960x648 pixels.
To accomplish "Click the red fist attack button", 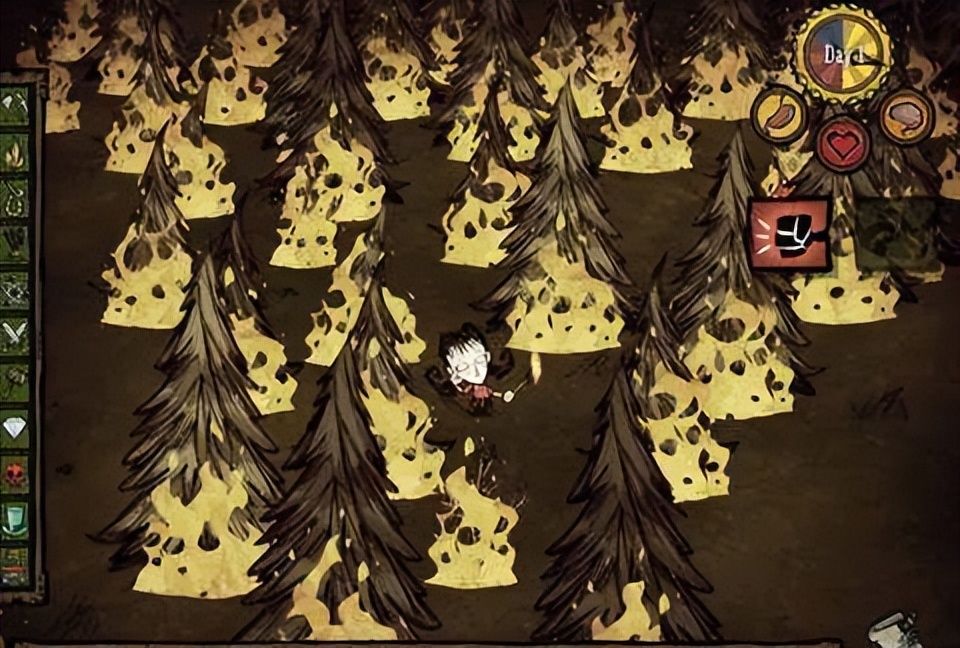I will pos(789,234).
